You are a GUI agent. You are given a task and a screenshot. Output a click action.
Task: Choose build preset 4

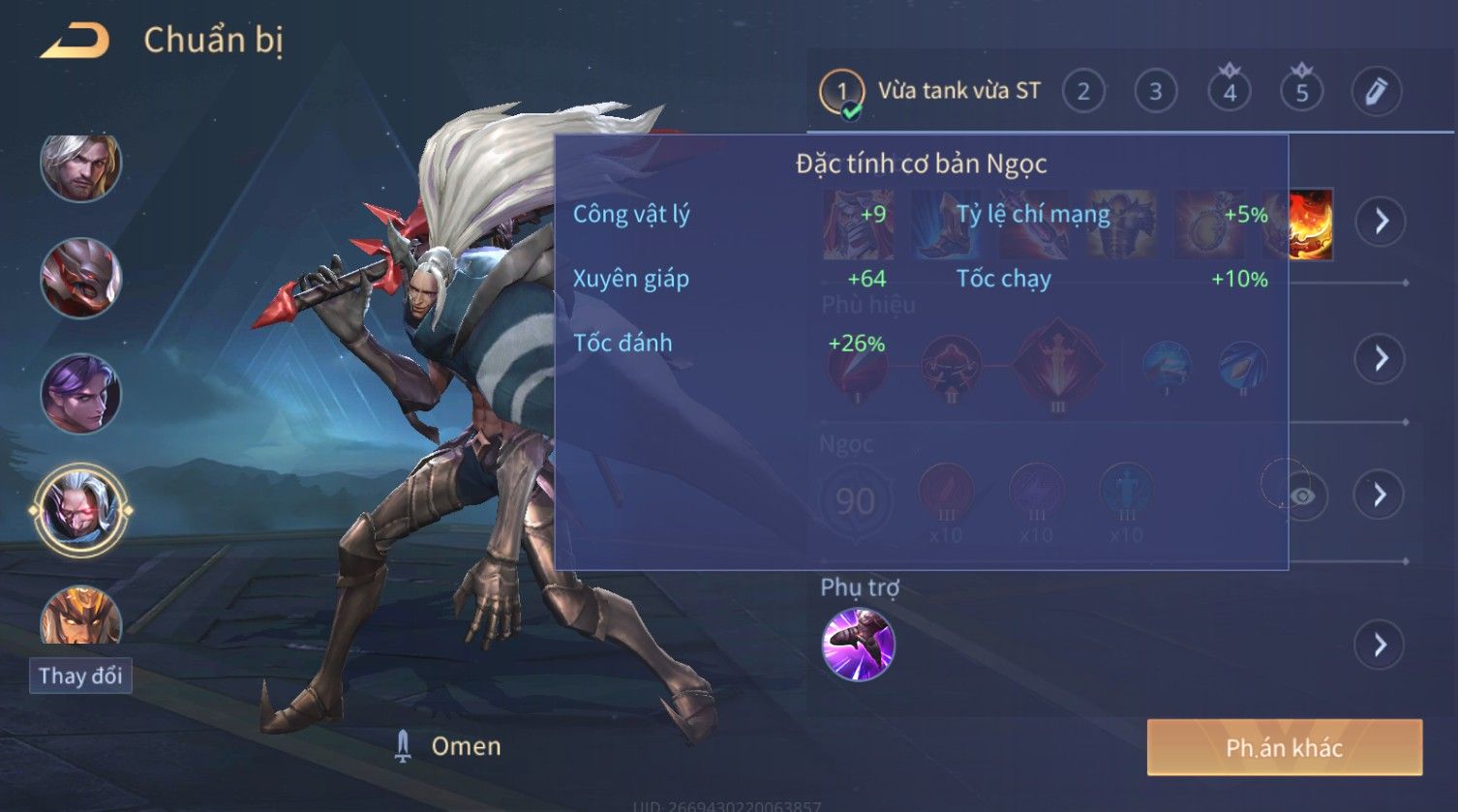coord(1230,93)
